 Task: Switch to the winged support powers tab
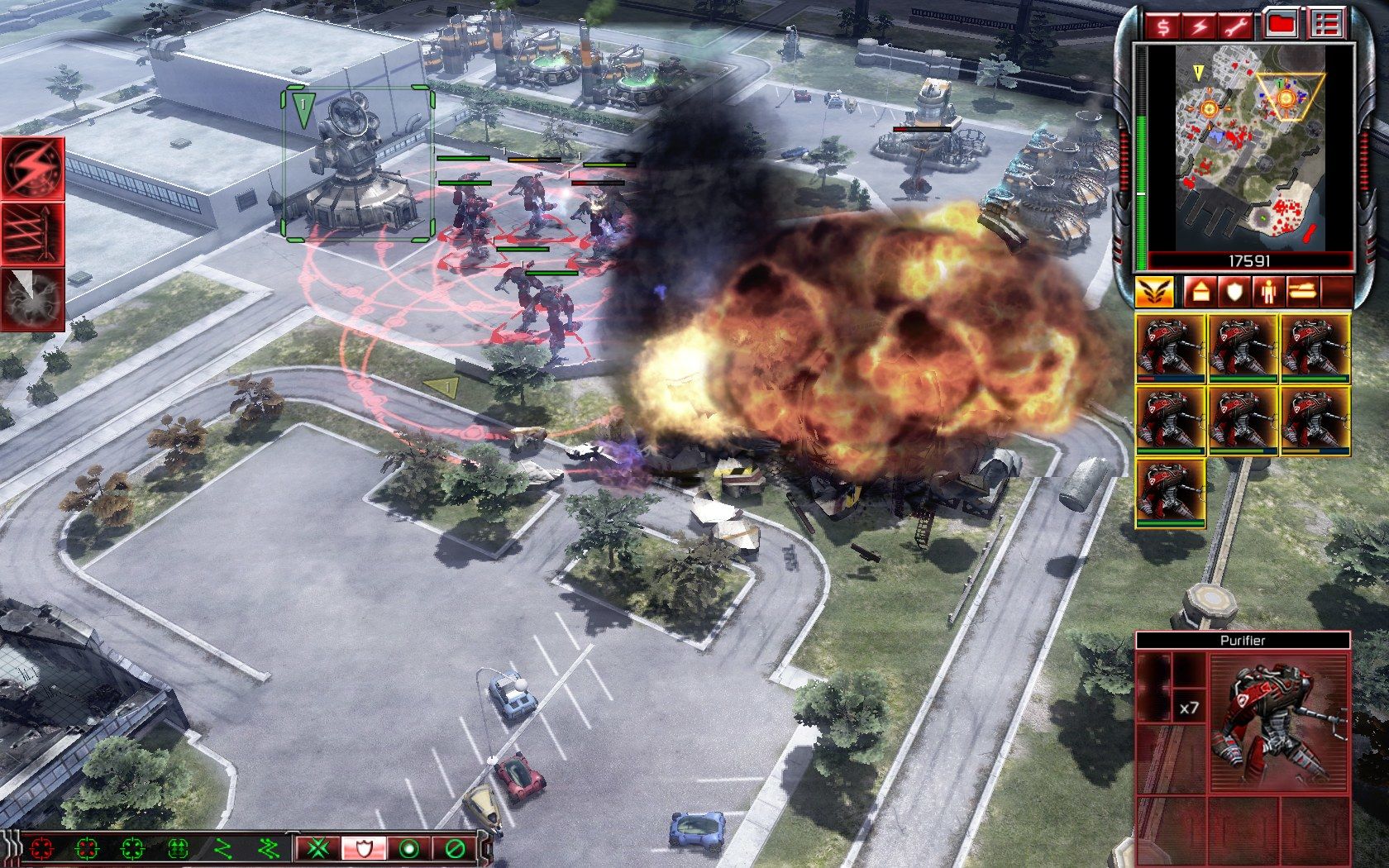point(1153,291)
